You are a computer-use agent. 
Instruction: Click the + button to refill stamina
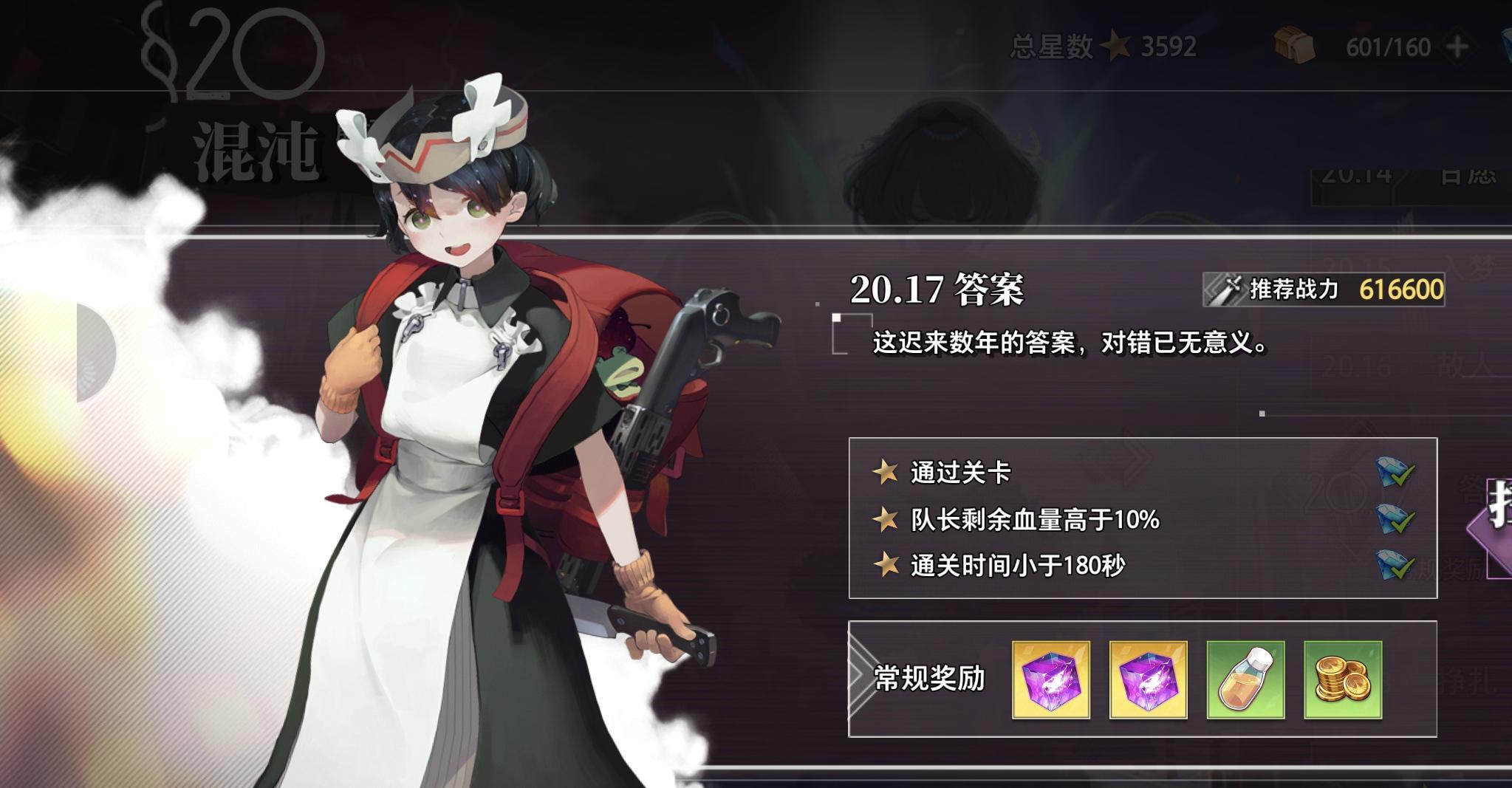click(x=1459, y=46)
